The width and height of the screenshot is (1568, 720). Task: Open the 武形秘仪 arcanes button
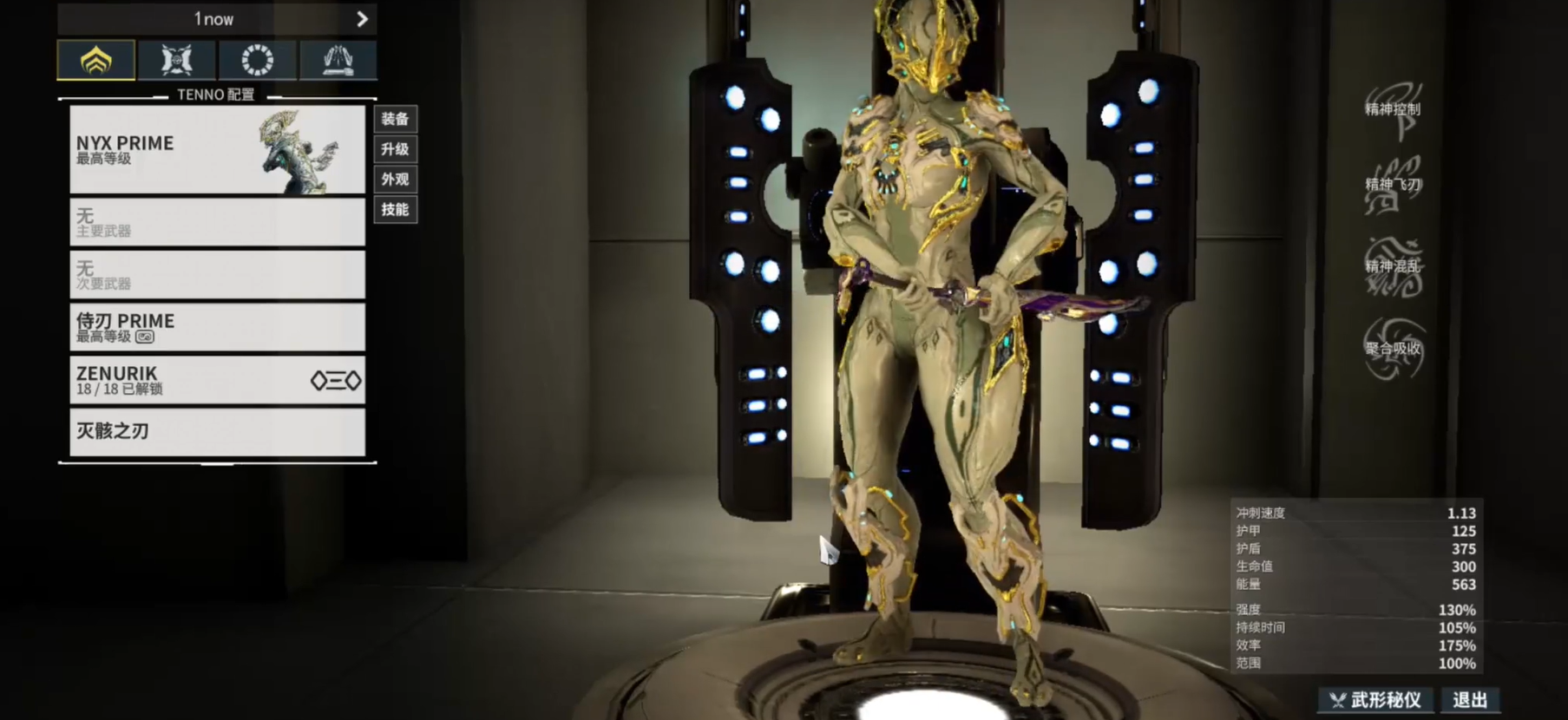pyautogui.click(x=1377, y=700)
